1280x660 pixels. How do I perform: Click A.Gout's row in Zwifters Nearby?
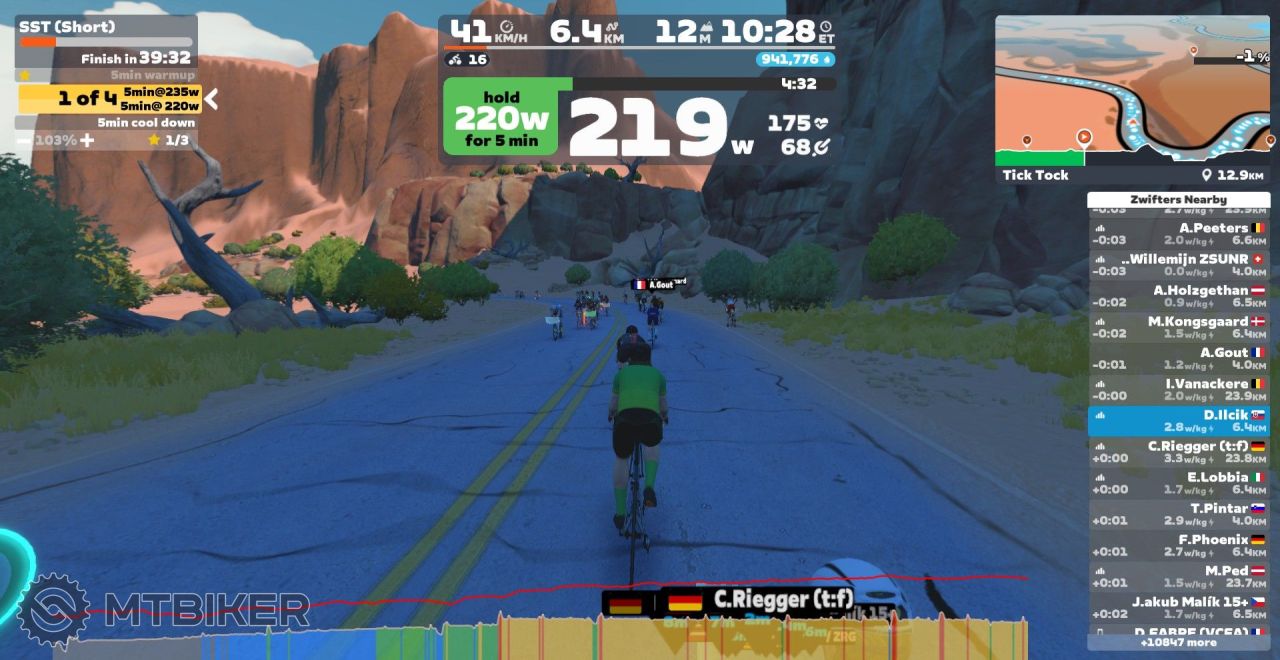[x=1178, y=358]
